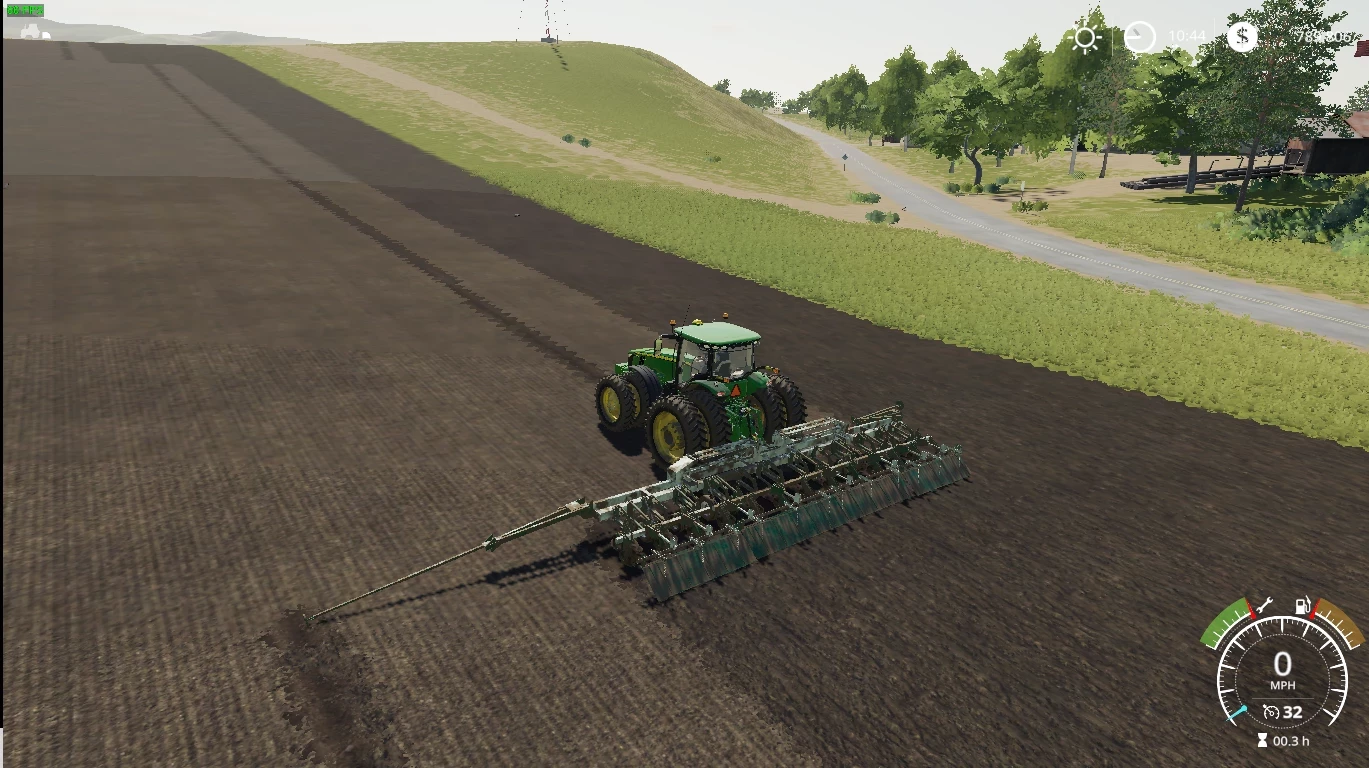Viewport: 1369px width, 768px height.
Task: Toggle the green FPS counter overlay
Action: click(25, 9)
